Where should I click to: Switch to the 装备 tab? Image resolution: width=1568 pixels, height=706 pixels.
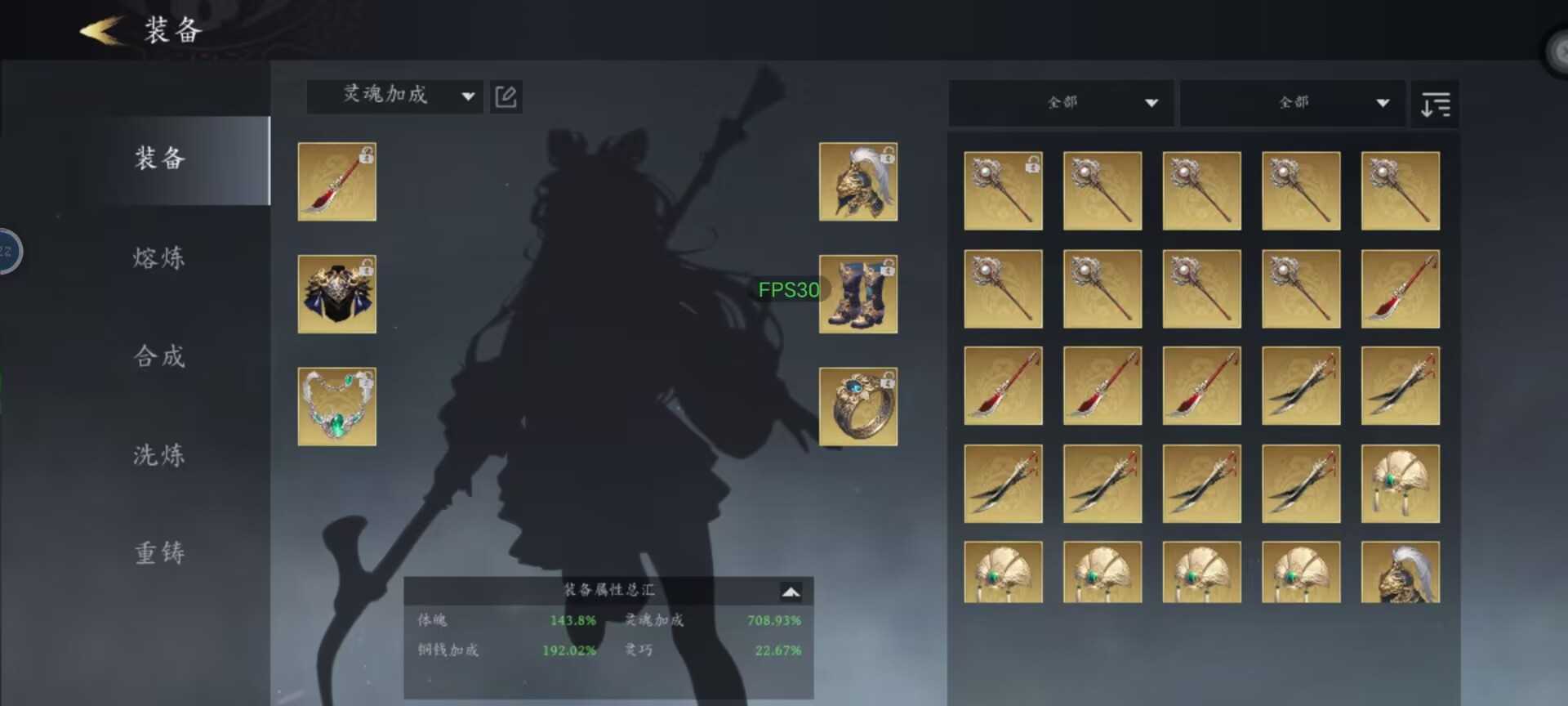tap(160, 159)
